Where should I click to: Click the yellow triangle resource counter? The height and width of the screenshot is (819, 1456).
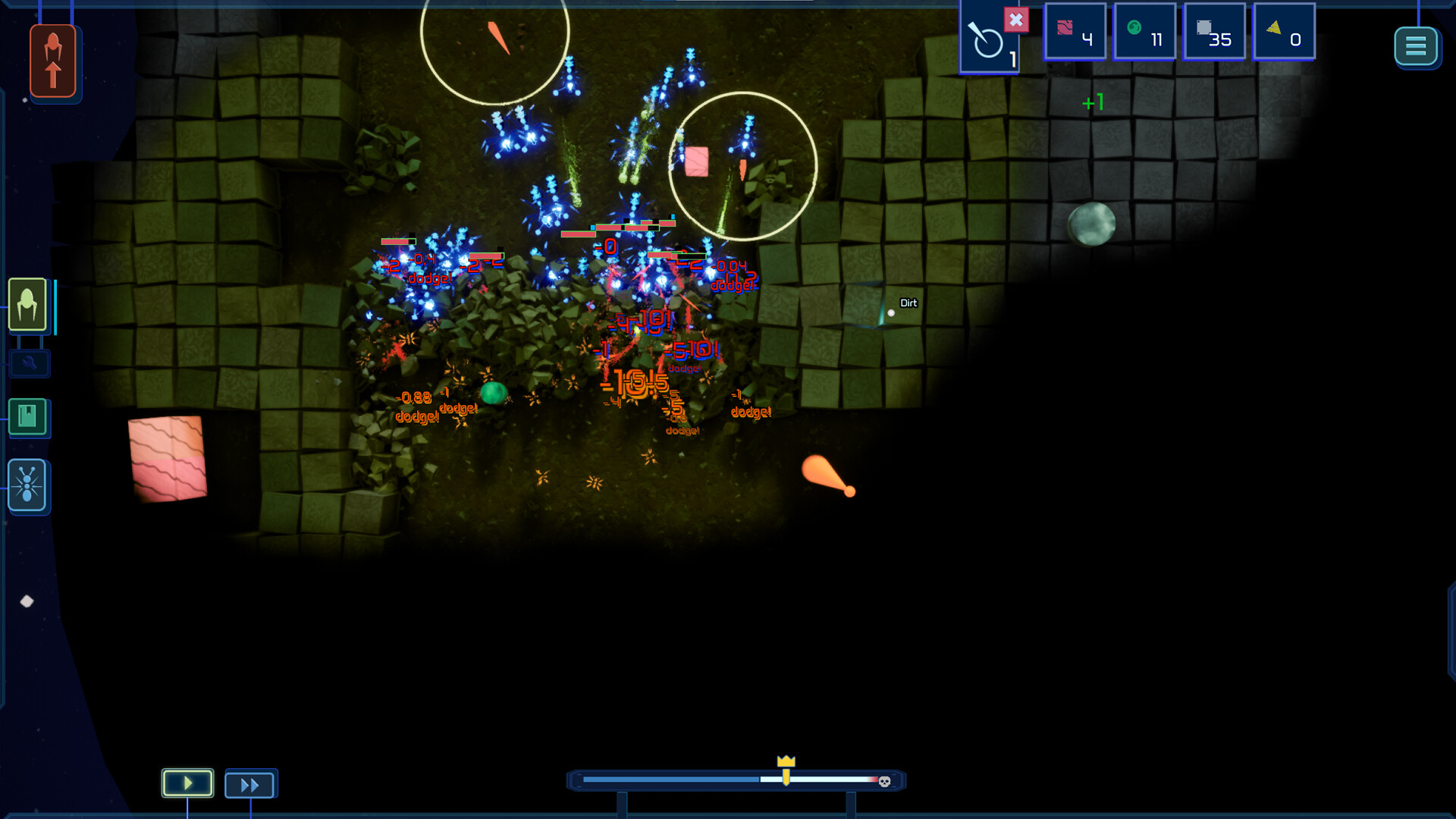click(x=1285, y=32)
